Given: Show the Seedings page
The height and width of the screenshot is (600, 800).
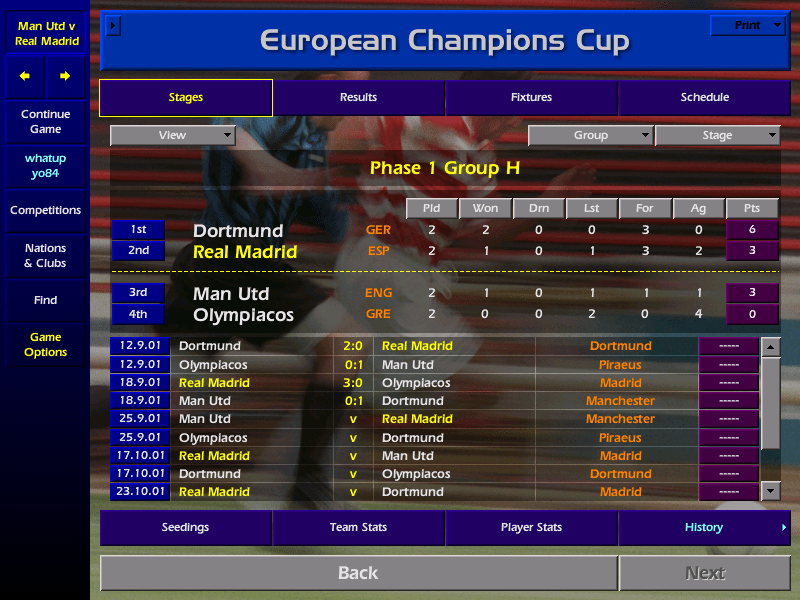Looking at the screenshot, I should (185, 527).
